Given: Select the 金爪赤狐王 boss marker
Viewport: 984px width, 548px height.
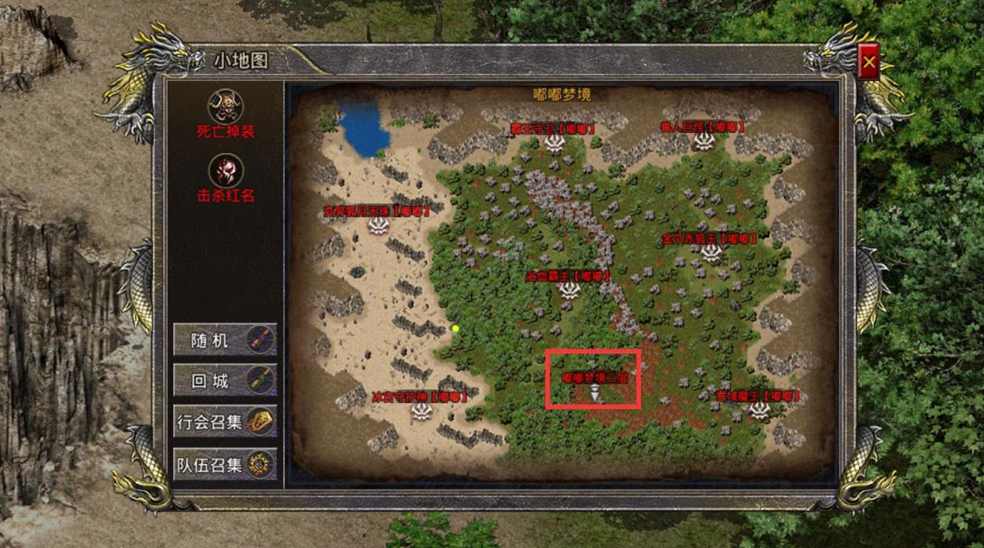Looking at the screenshot, I should coord(711,252).
